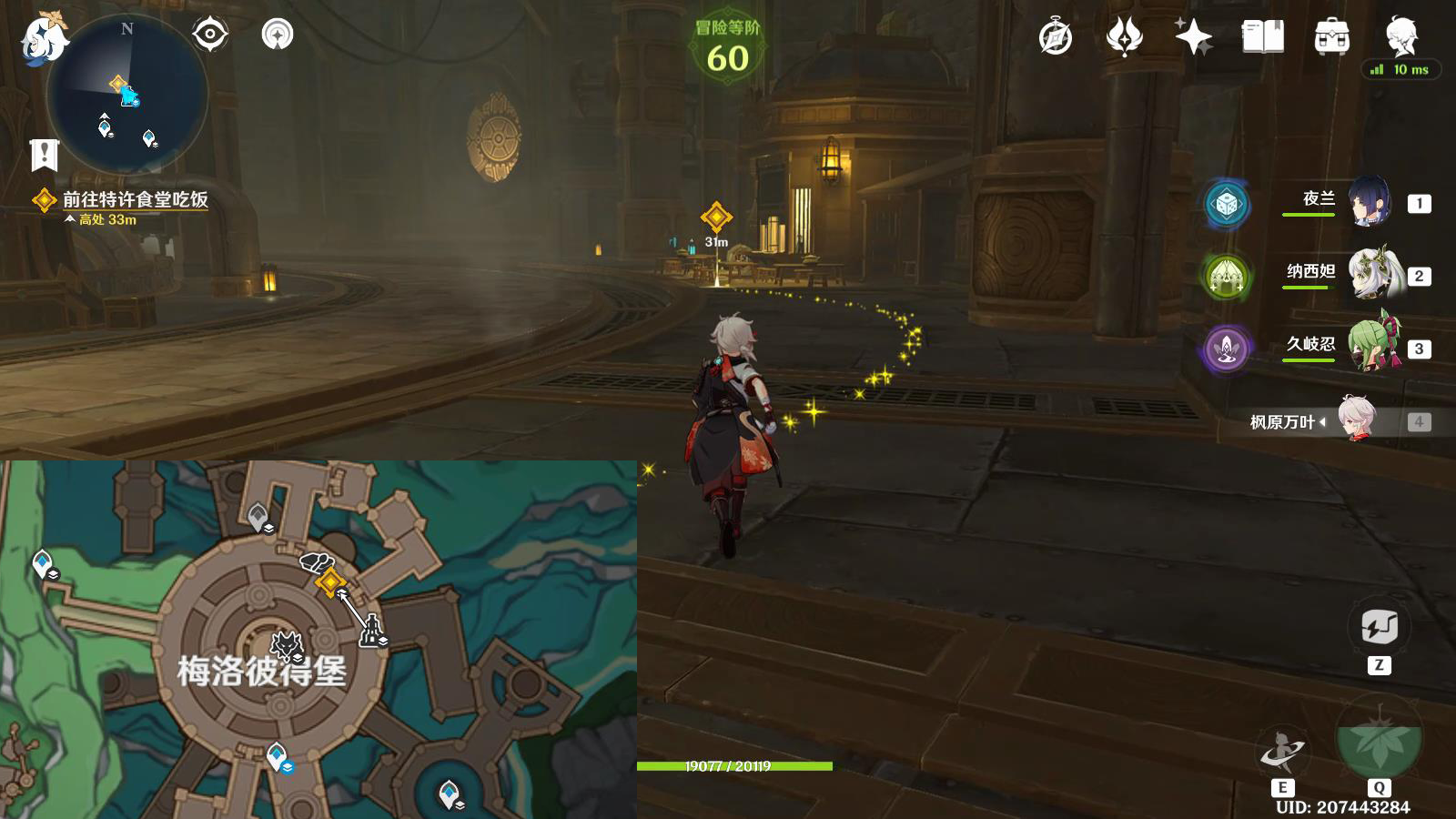Open the exclamation mark notice banner
The image size is (1456, 819).
[44, 155]
